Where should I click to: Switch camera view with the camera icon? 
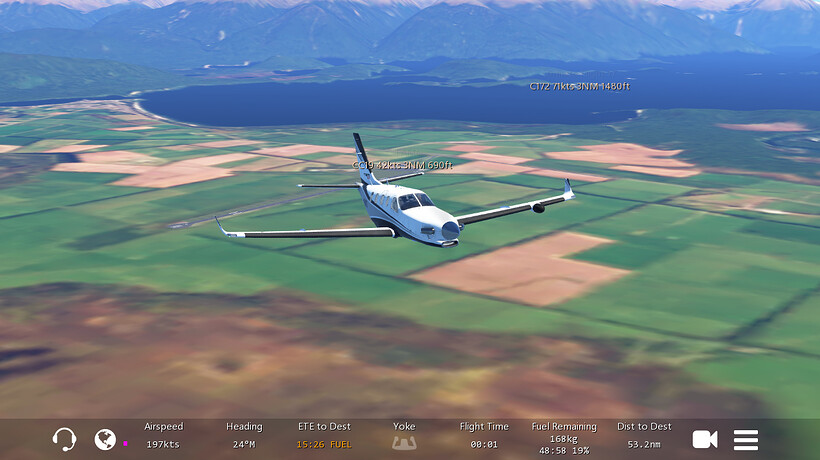click(x=705, y=439)
